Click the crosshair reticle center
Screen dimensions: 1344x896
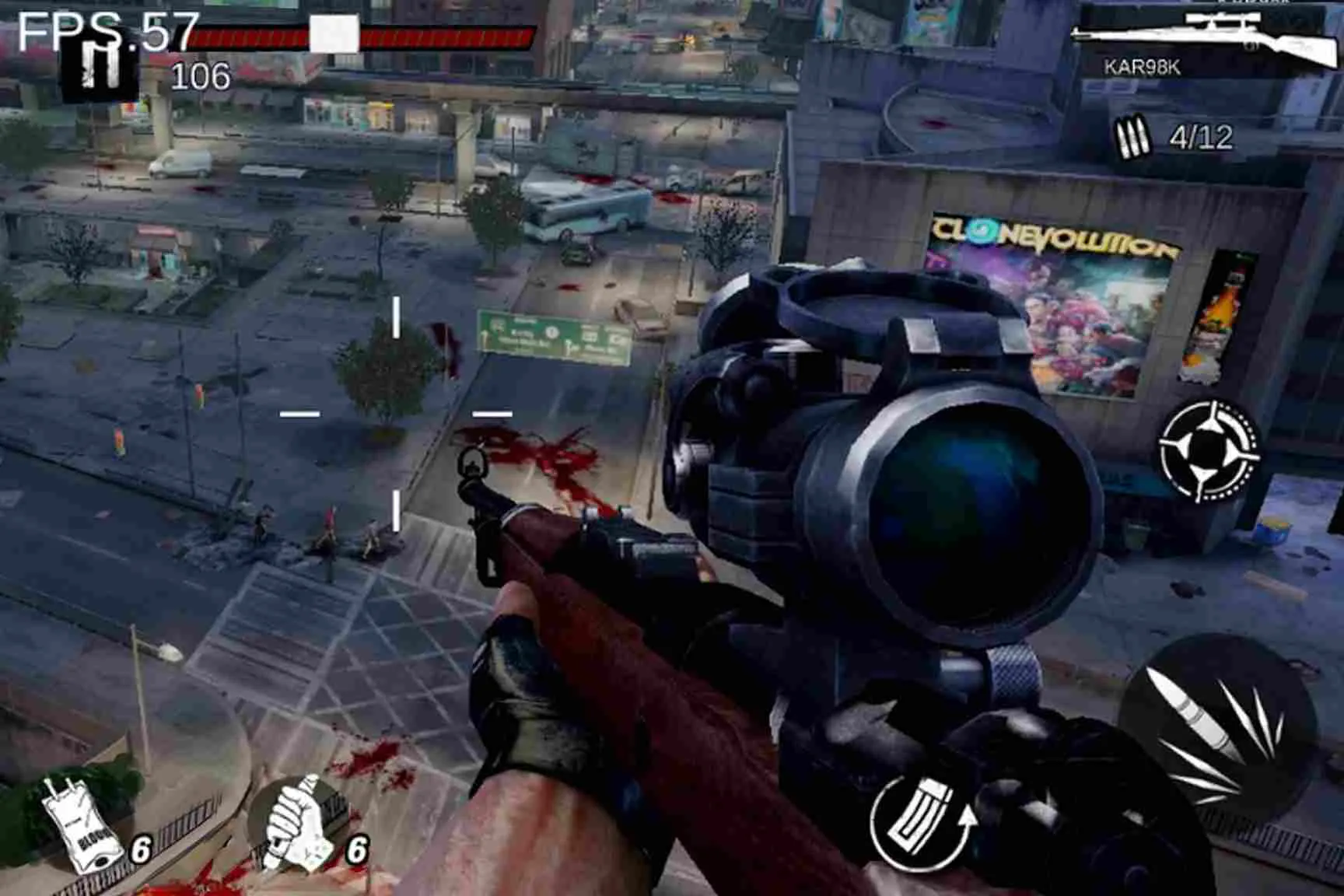tap(397, 415)
